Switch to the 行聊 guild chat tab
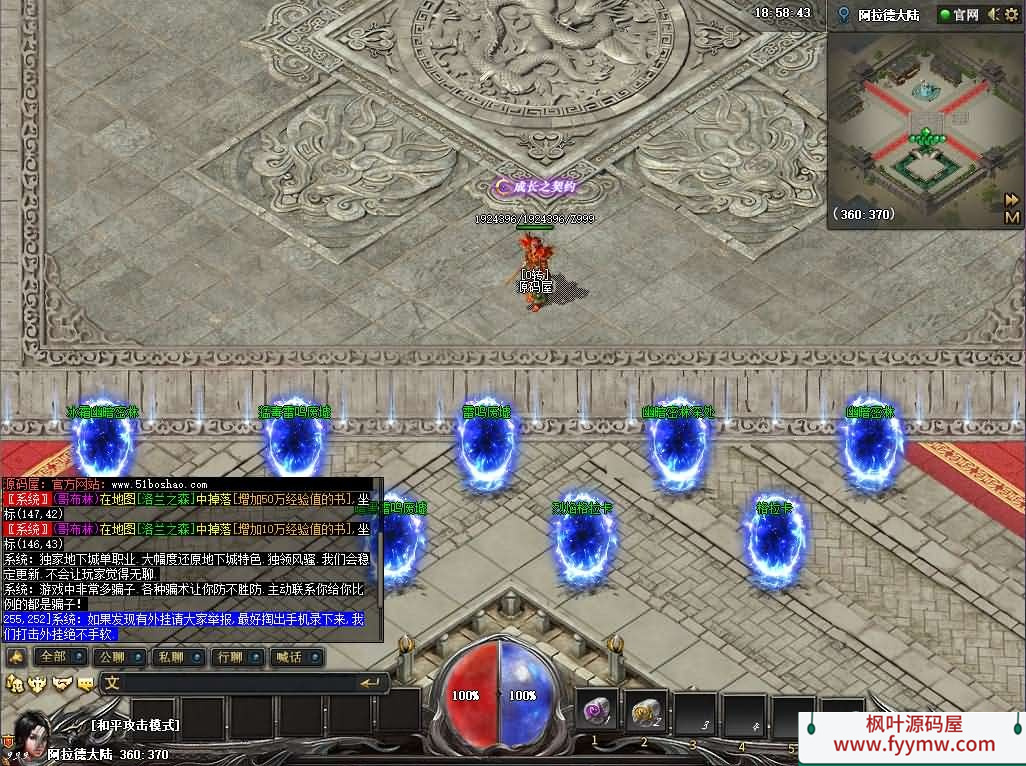Image resolution: width=1026 pixels, height=766 pixels. [x=229, y=657]
